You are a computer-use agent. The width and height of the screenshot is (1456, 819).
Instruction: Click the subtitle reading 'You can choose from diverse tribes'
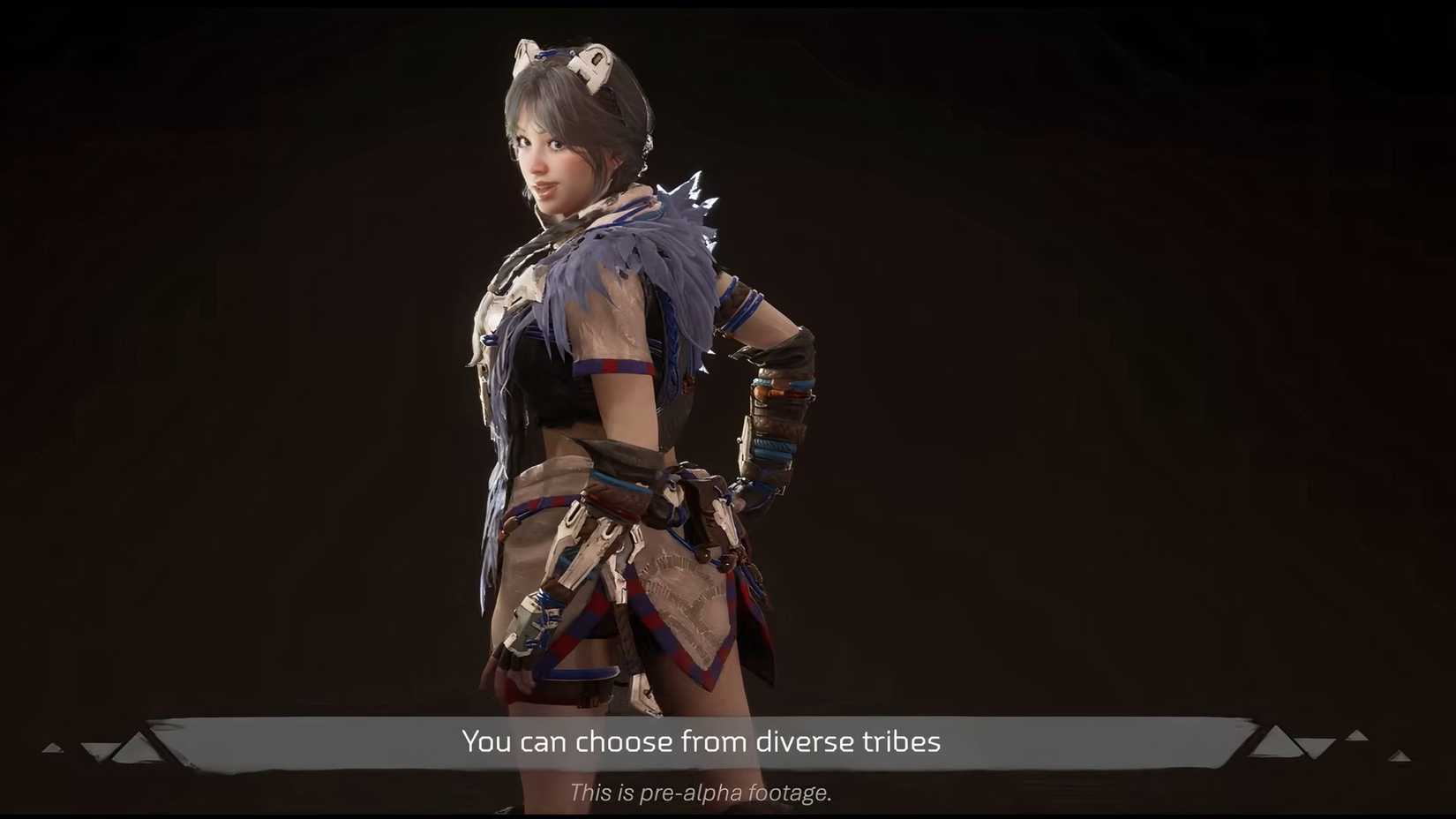[702, 742]
